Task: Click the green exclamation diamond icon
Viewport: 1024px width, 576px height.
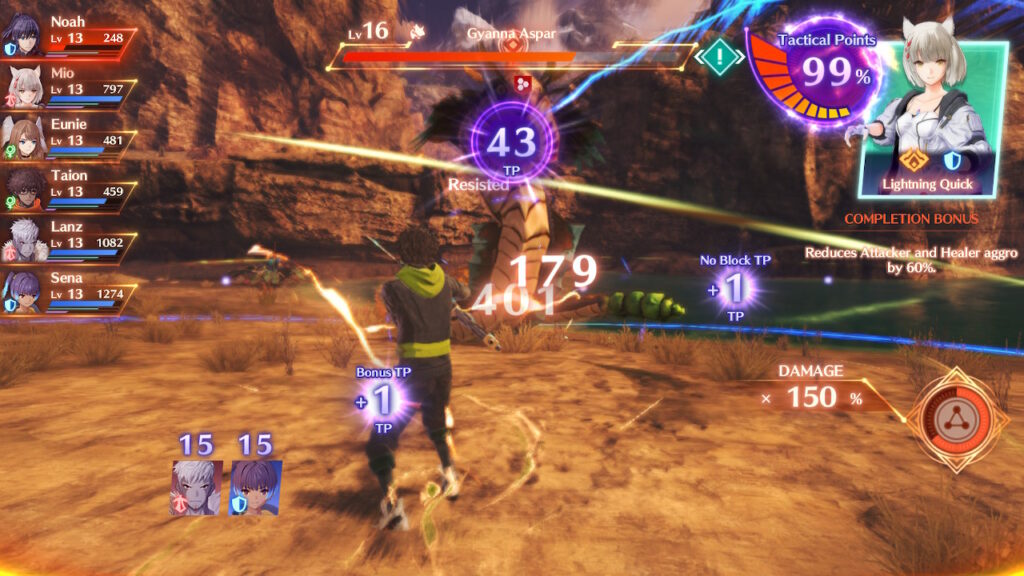Action: click(x=717, y=55)
